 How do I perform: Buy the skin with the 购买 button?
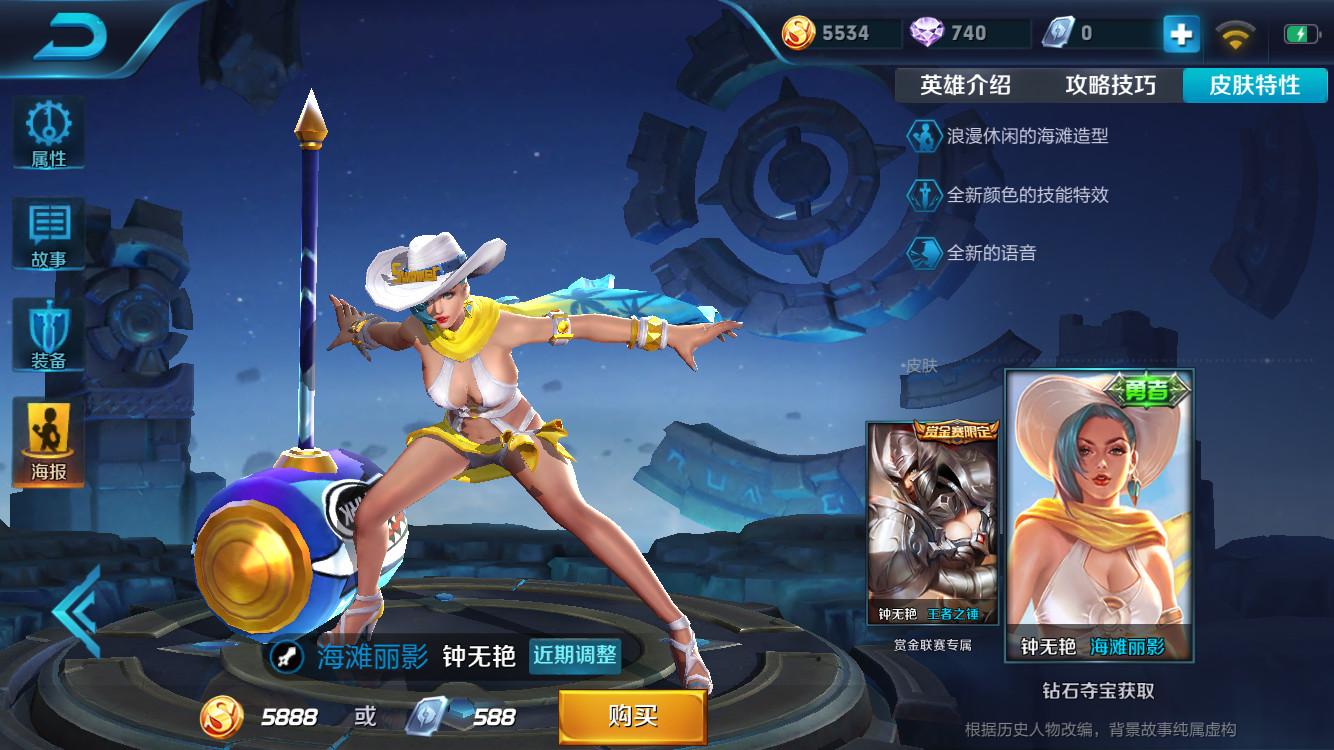tap(632, 715)
